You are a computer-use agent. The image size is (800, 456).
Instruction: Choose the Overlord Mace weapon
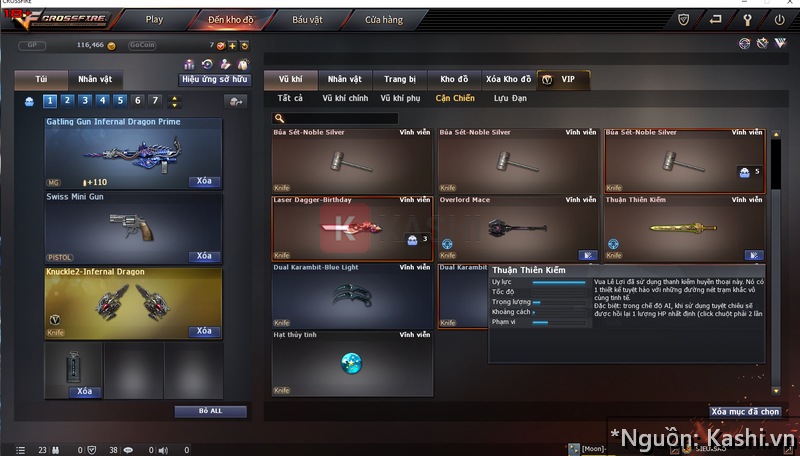pos(518,228)
